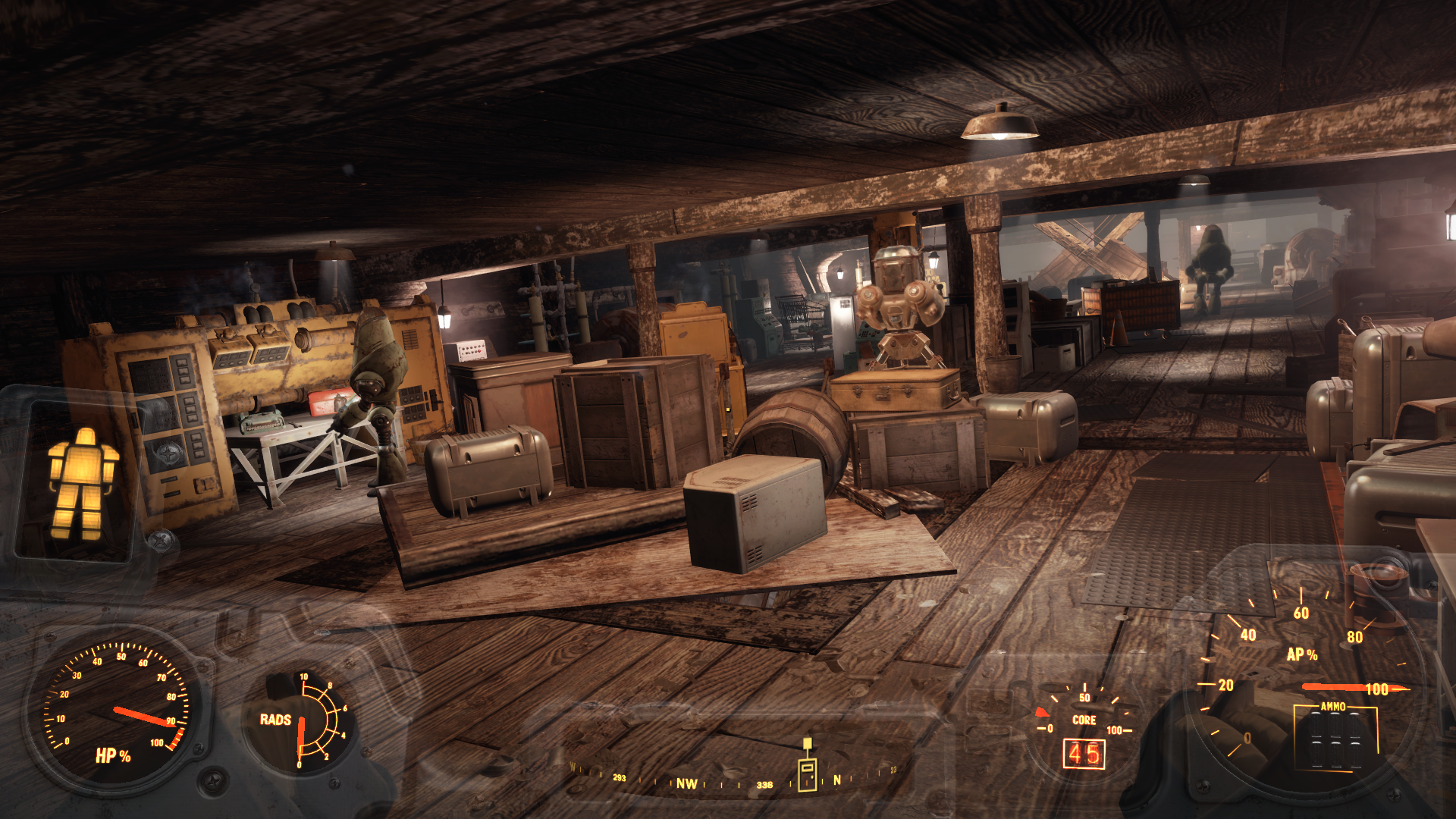Click the compass strip's NW heading
Image resolution: width=1456 pixels, height=819 pixels.
(686, 783)
